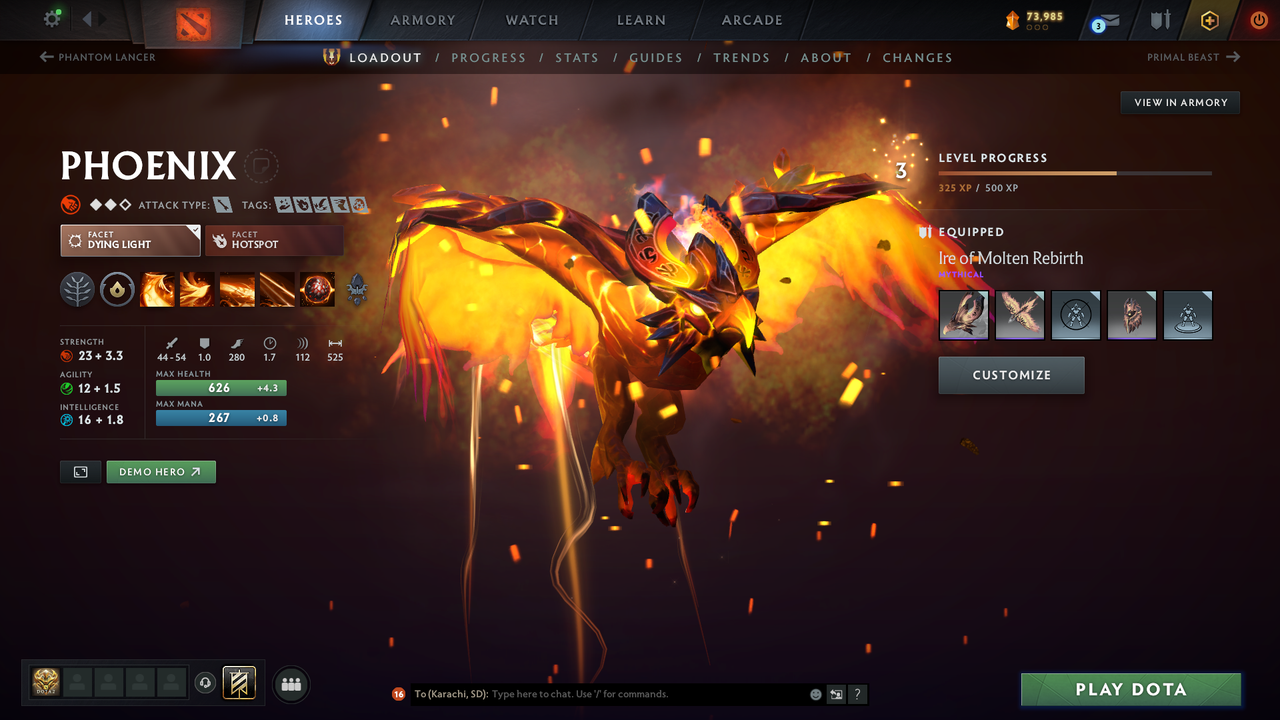The width and height of the screenshot is (1280, 720).
Task: Click View in Armory
Action: click(1179, 102)
